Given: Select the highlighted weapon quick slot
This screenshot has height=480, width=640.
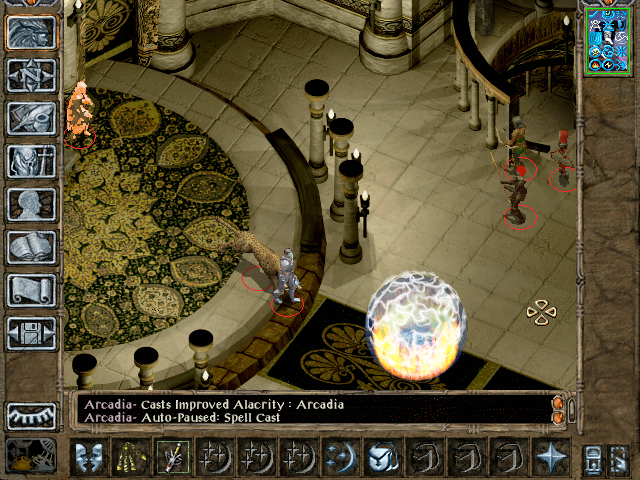Looking at the screenshot, I should [172, 457].
